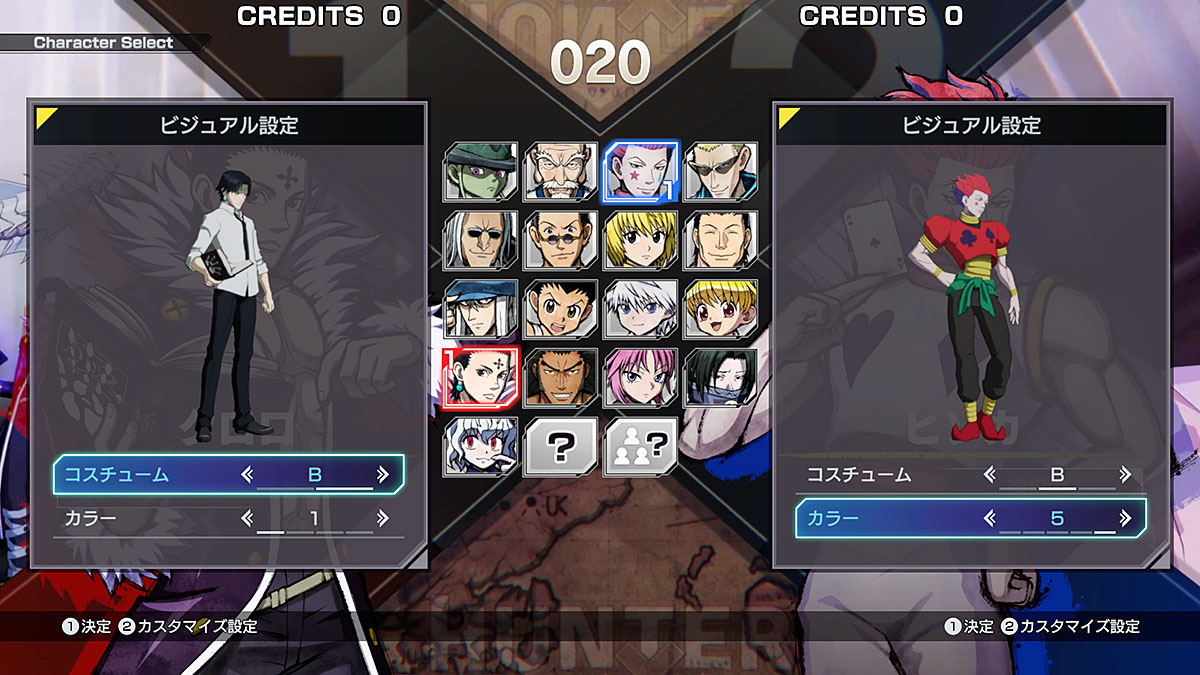Select the group random team tile
The image size is (1200, 675).
click(x=640, y=446)
